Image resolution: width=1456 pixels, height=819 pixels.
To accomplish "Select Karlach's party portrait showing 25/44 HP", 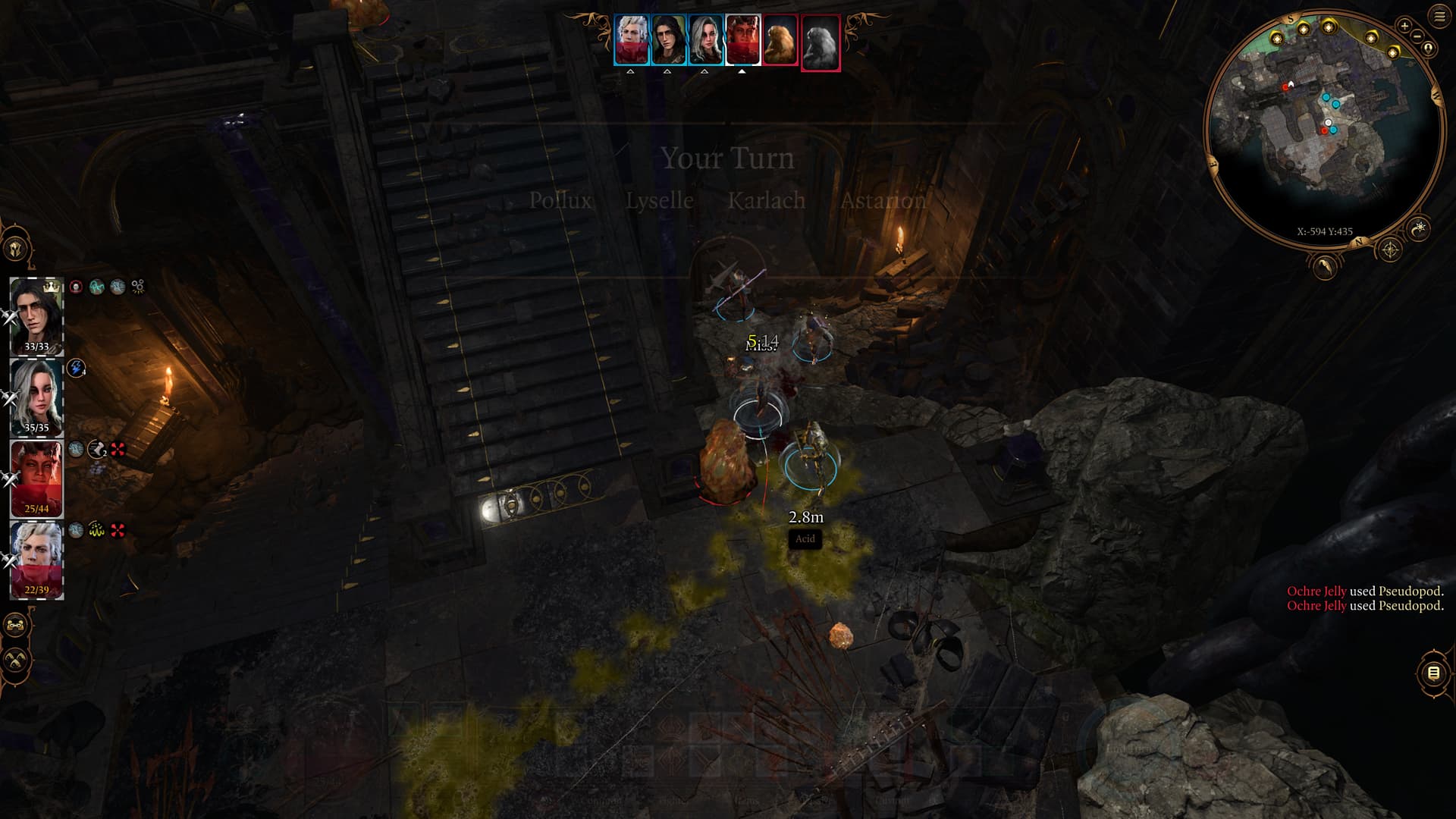I will point(36,478).
